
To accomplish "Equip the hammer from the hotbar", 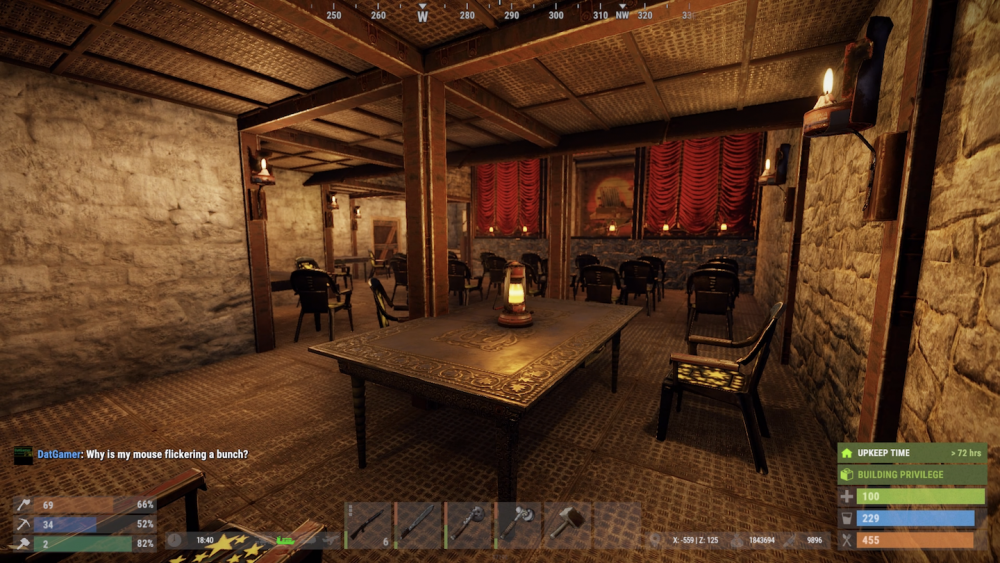I will [x=568, y=522].
